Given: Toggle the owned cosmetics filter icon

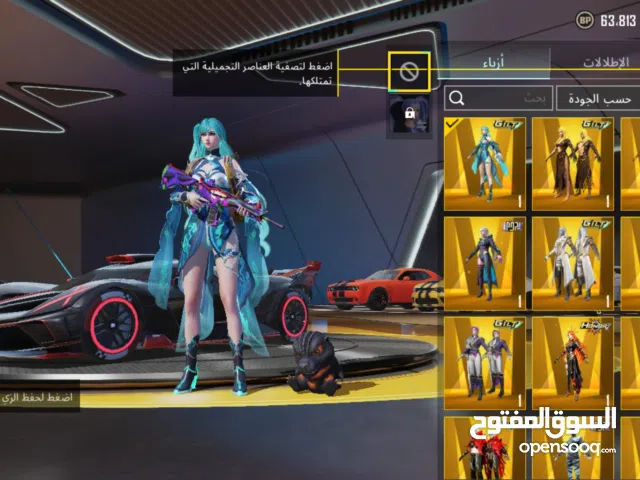Looking at the screenshot, I should [410, 71].
